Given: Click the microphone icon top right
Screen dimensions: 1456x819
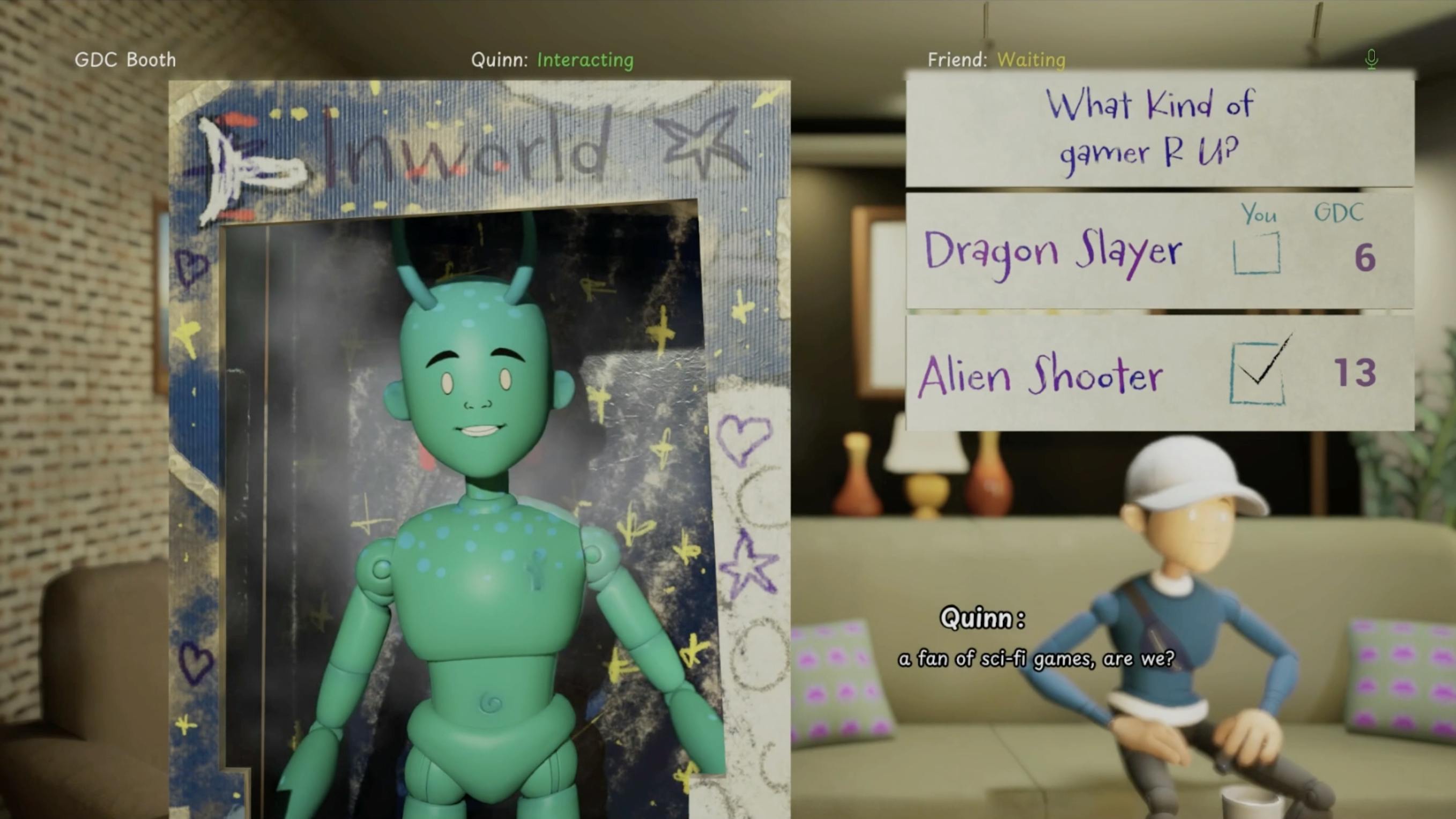Looking at the screenshot, I should coord(1372,58).
